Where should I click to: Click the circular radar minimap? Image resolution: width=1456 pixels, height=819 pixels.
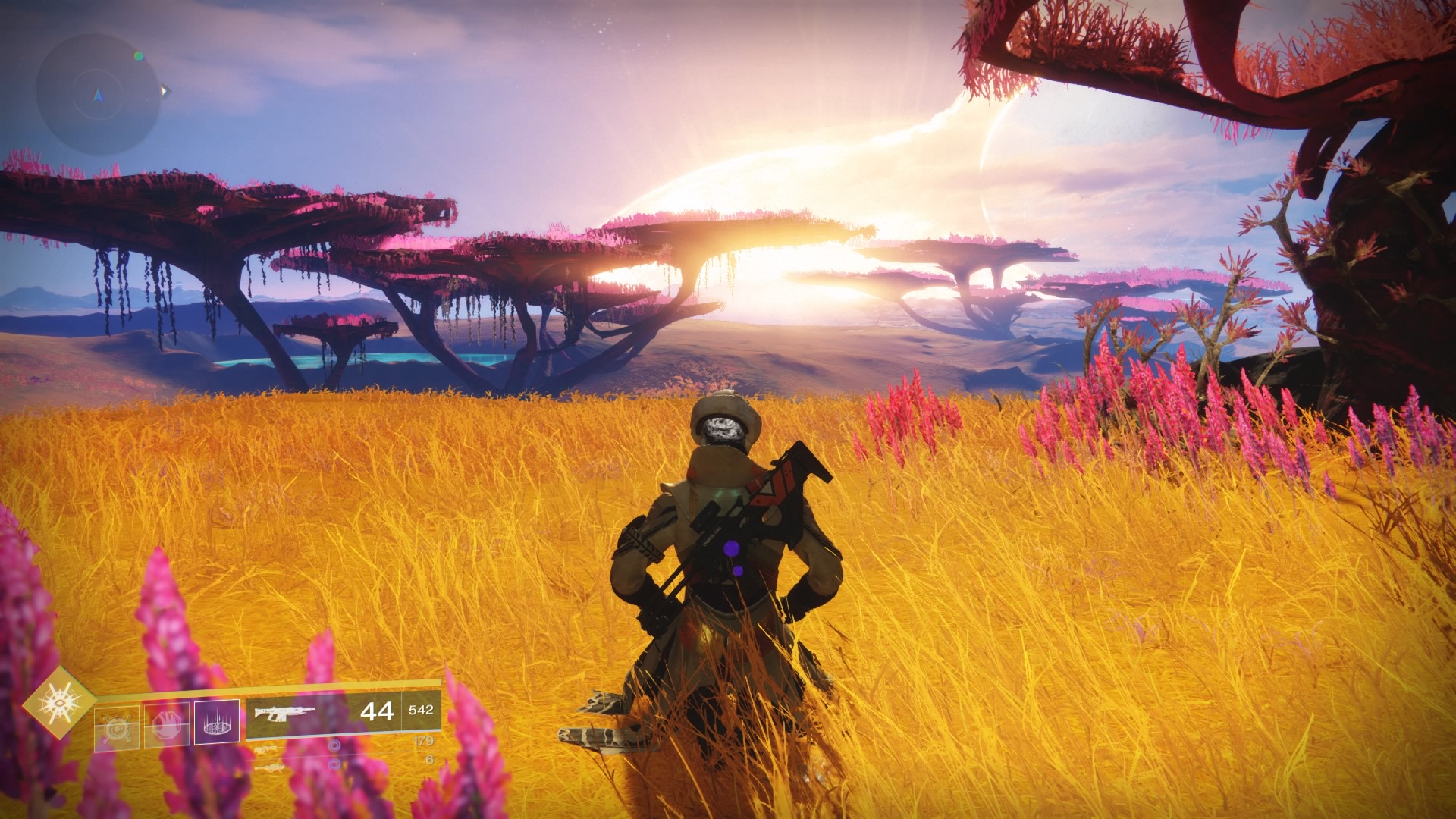(98, 94)
